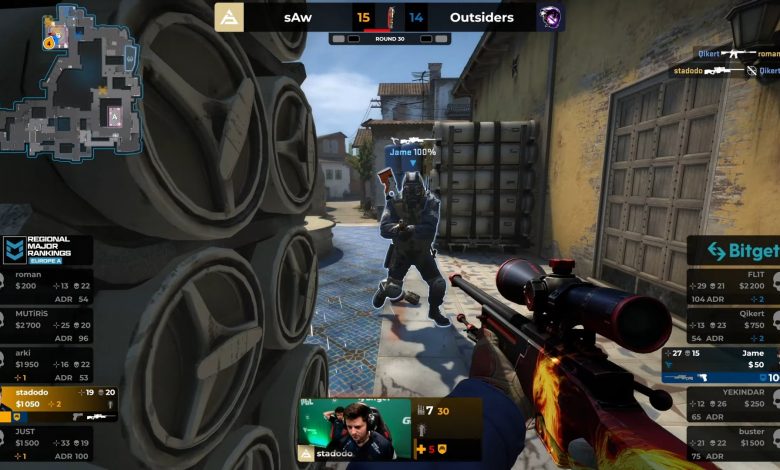Click the highlighted stadodo player row
Image resolution: width=780 pixels, height=470 pixels.
click(x=58, y=403)
